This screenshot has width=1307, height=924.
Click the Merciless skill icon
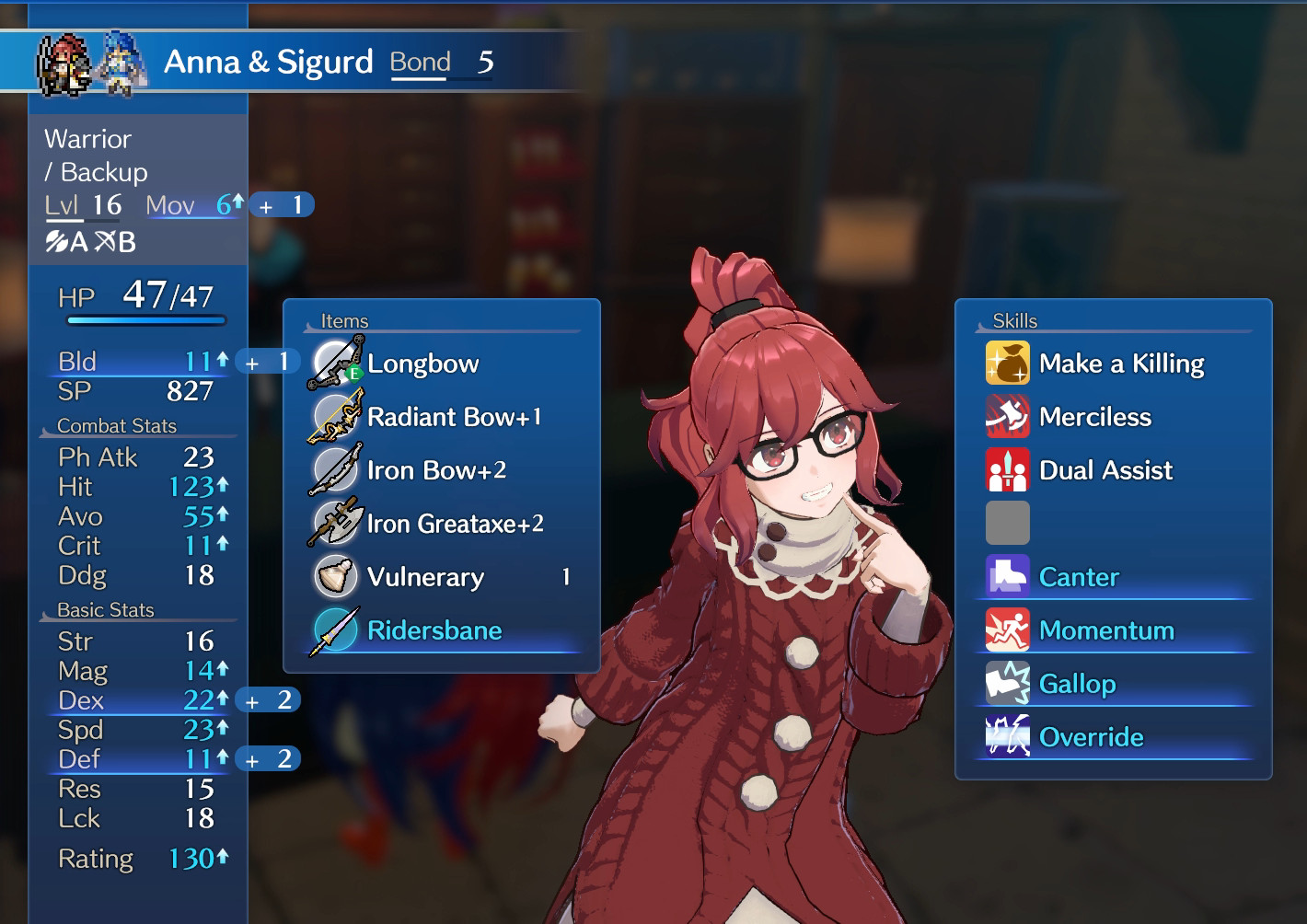pos(1008,416)
